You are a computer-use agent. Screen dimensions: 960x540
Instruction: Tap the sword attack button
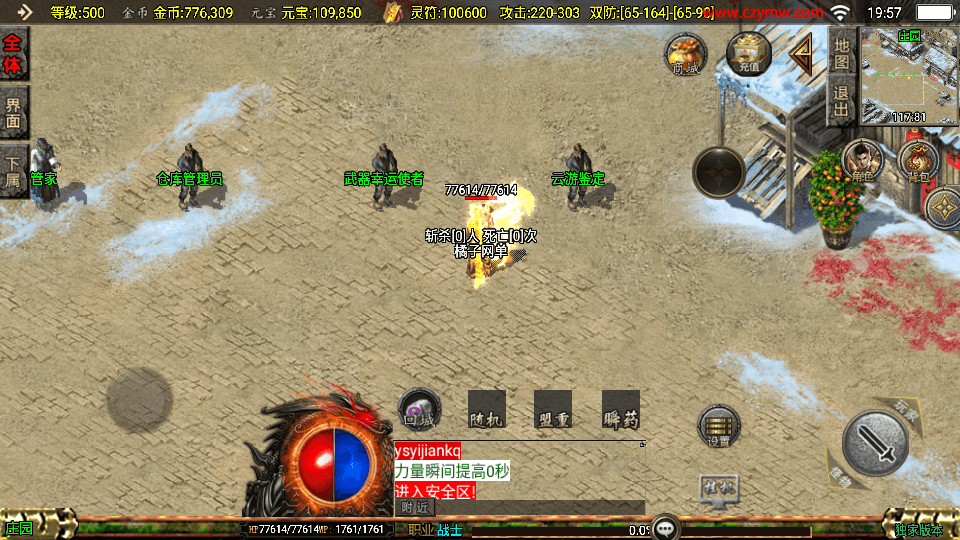point(875,443)
